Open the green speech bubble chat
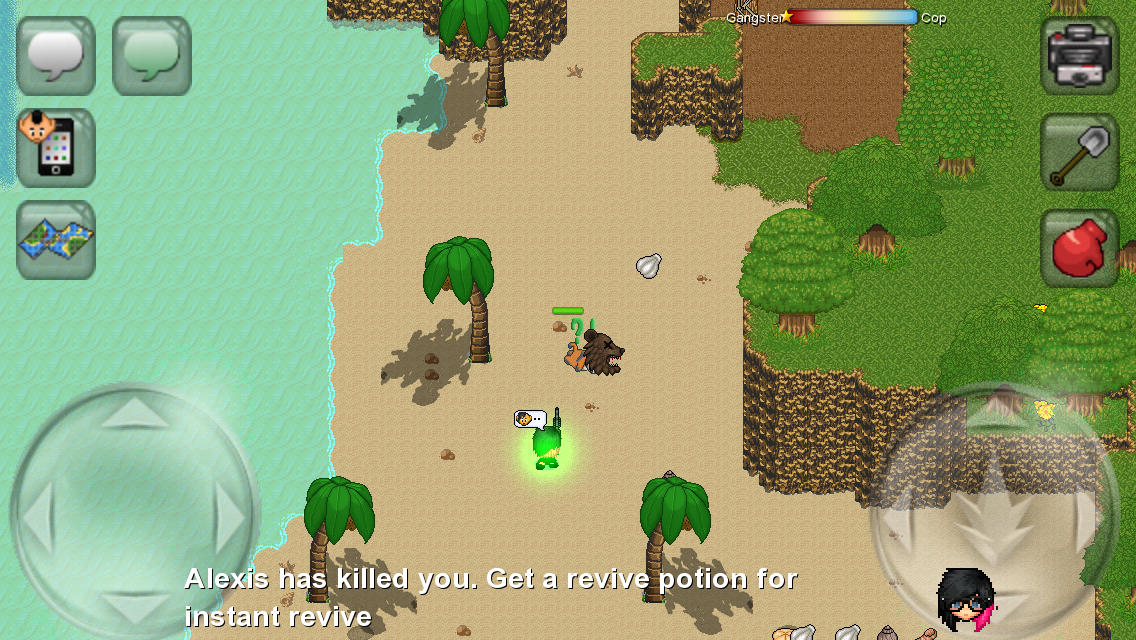 [152, 56]
